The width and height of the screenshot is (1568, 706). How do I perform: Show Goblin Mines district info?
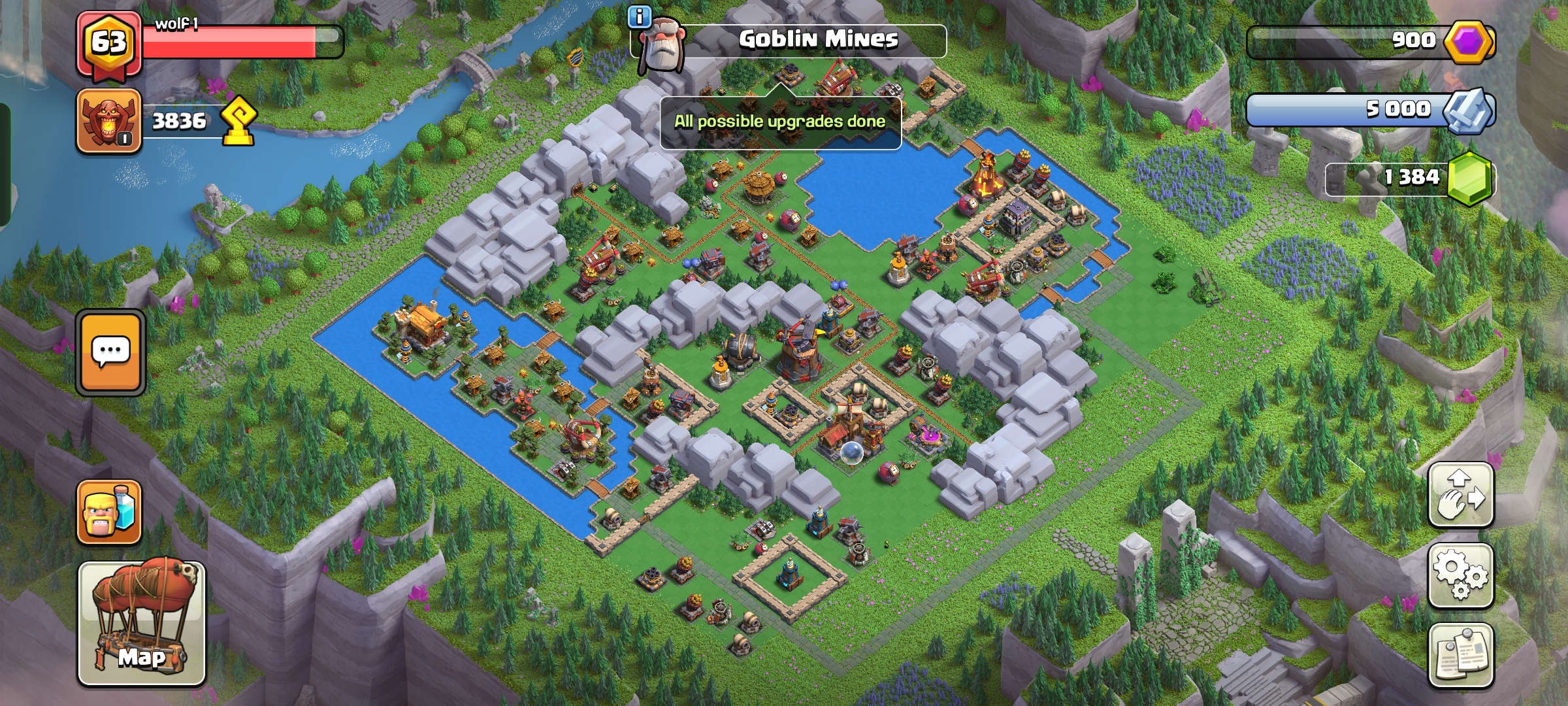[x=639, y=17]
